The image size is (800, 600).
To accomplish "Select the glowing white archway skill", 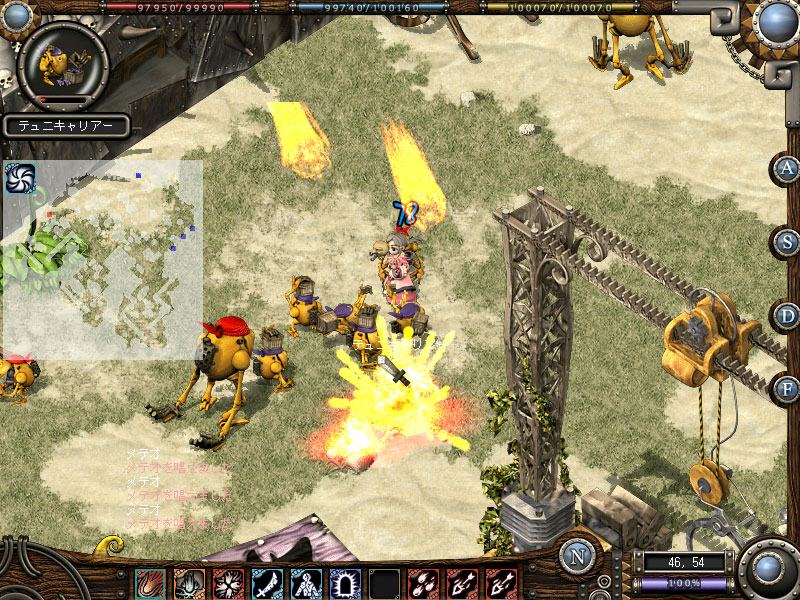I will 345,583.
